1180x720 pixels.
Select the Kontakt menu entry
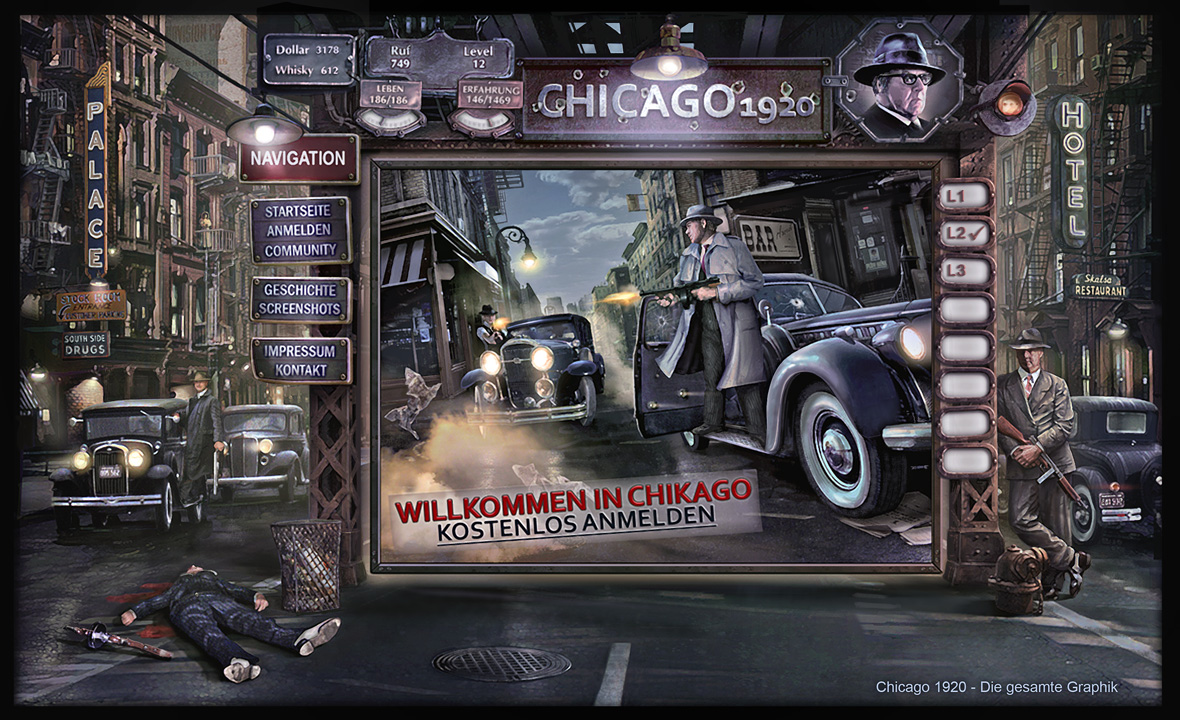(300, 370)
